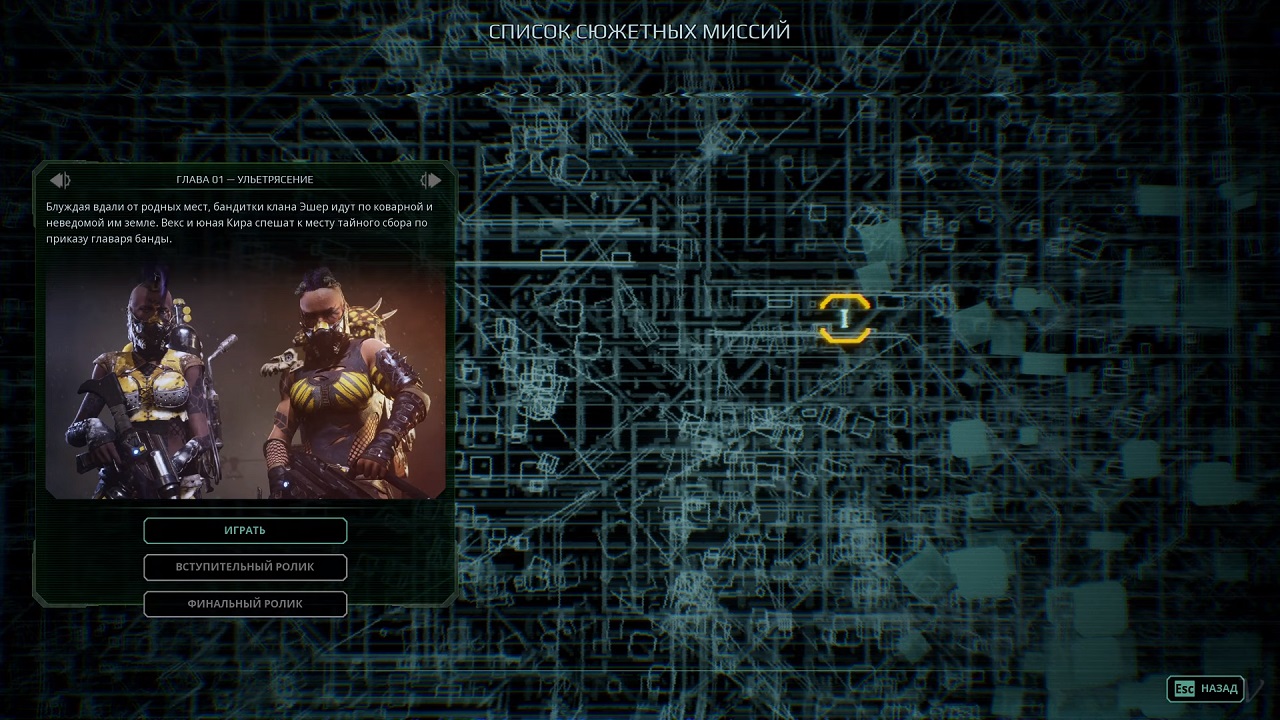This screenshot has width=1280, height=720.
Task: Go to next chapter with right arrow
Action: tap(431, 180)
